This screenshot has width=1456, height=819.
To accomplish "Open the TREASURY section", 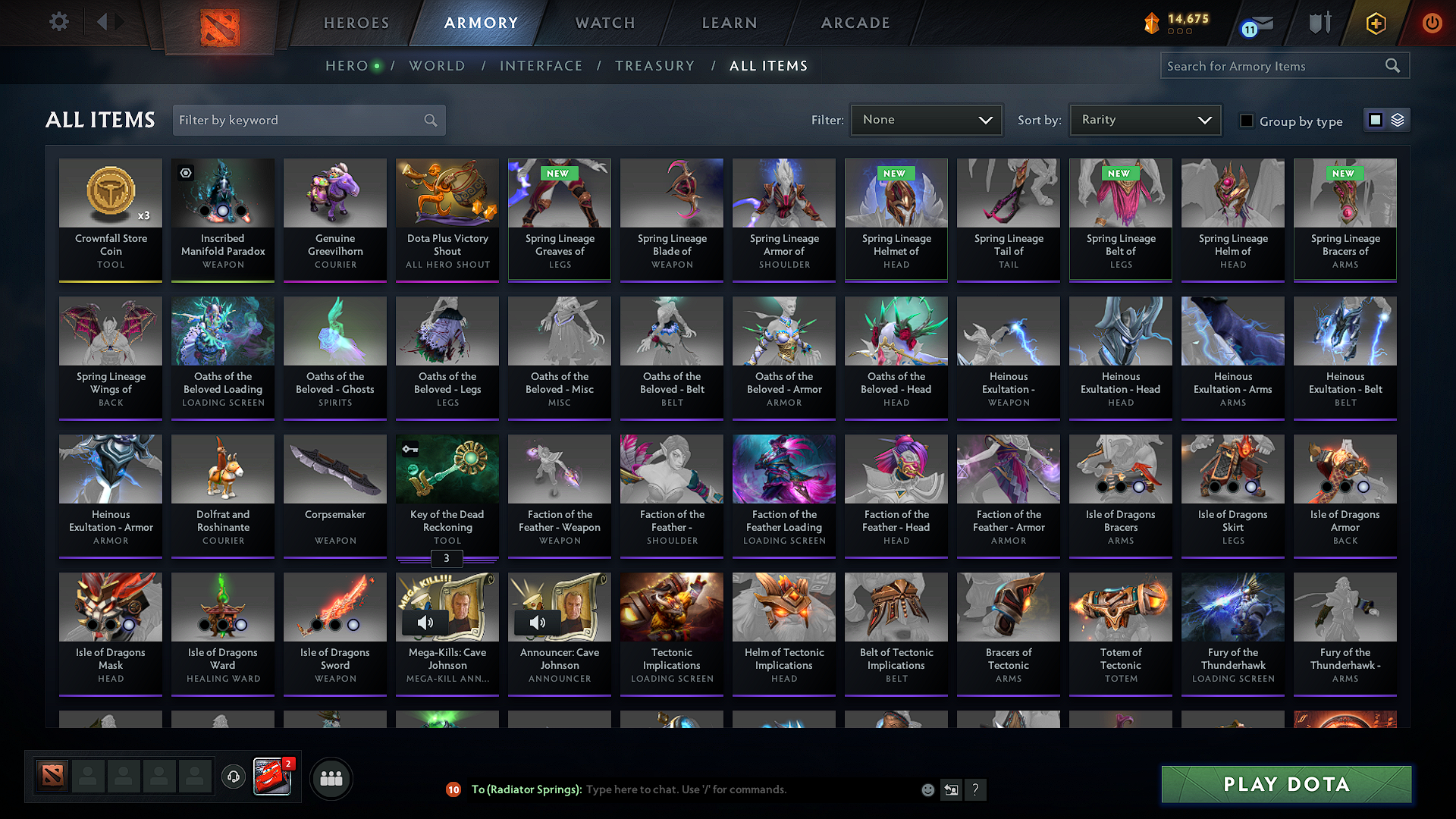I will pos(655,66).
